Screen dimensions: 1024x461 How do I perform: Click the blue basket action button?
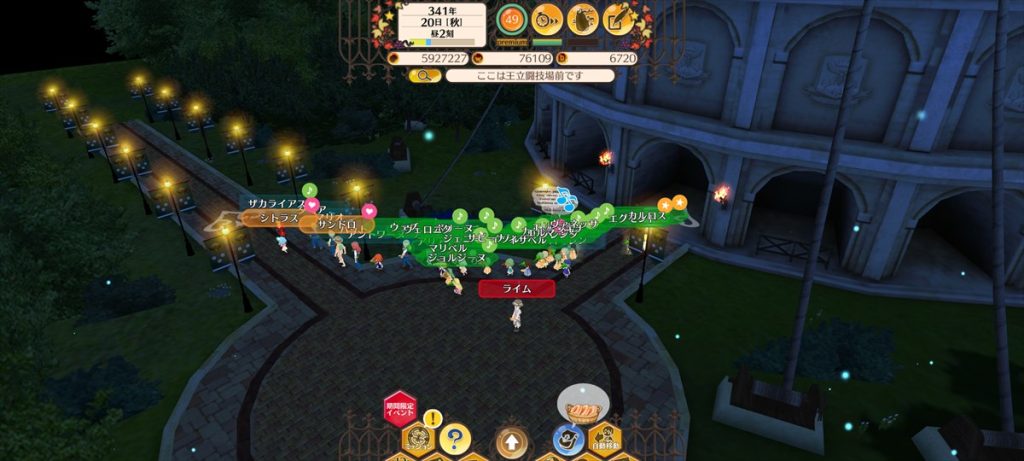click(x=568, y=438)
